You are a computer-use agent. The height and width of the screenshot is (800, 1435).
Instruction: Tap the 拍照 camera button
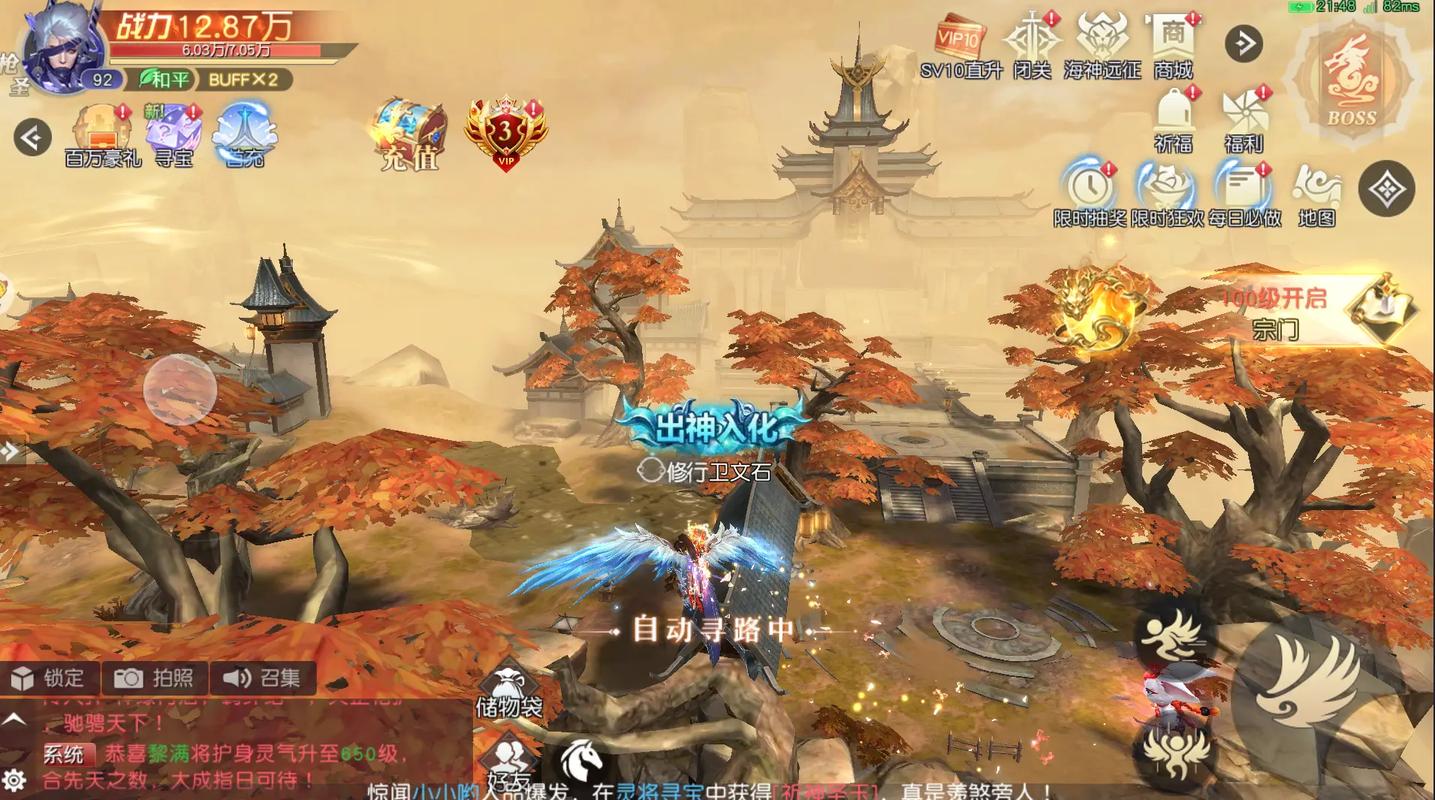[x=155, y=678]
